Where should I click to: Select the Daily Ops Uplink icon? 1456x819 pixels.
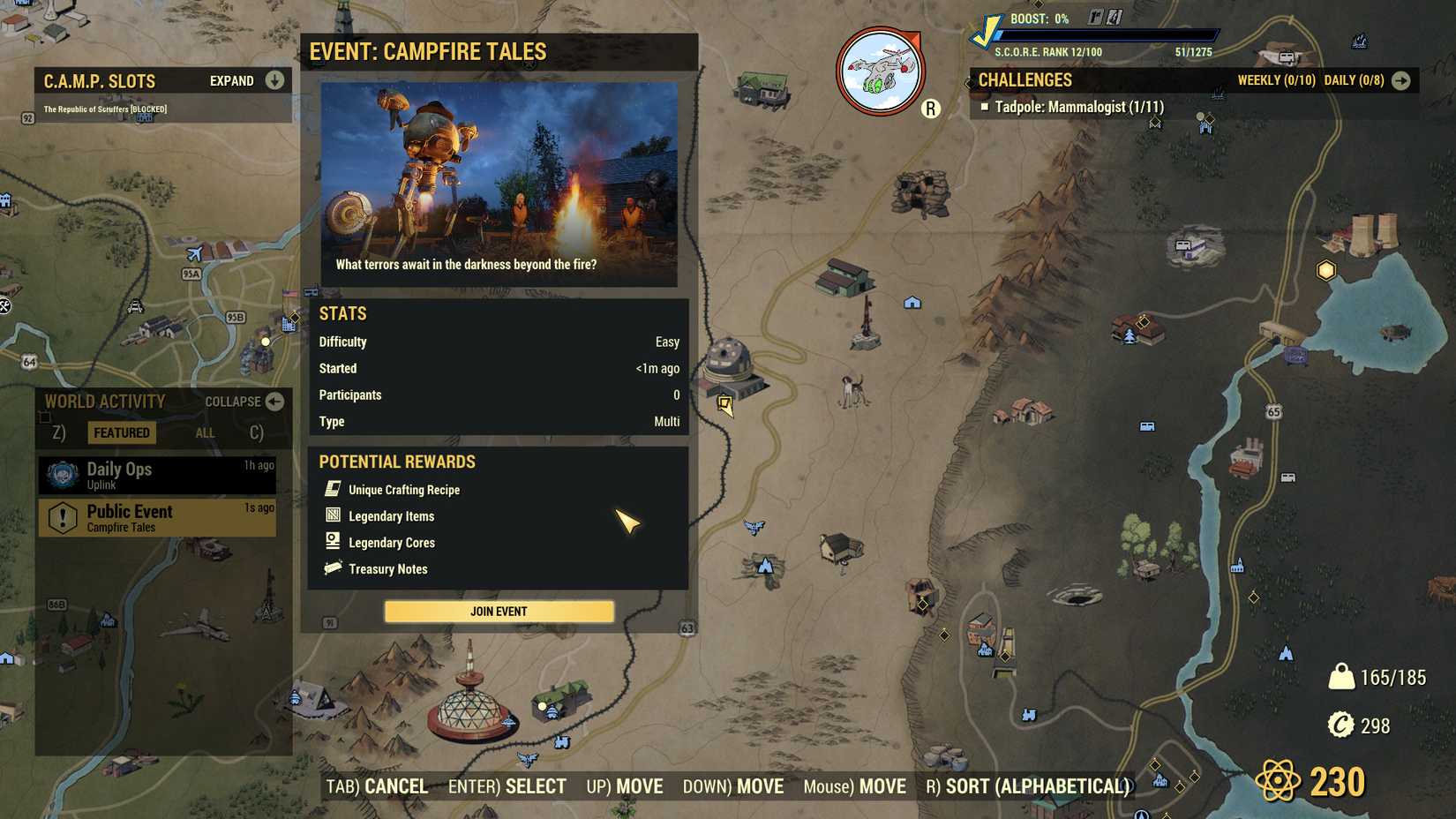pos(61,474)
